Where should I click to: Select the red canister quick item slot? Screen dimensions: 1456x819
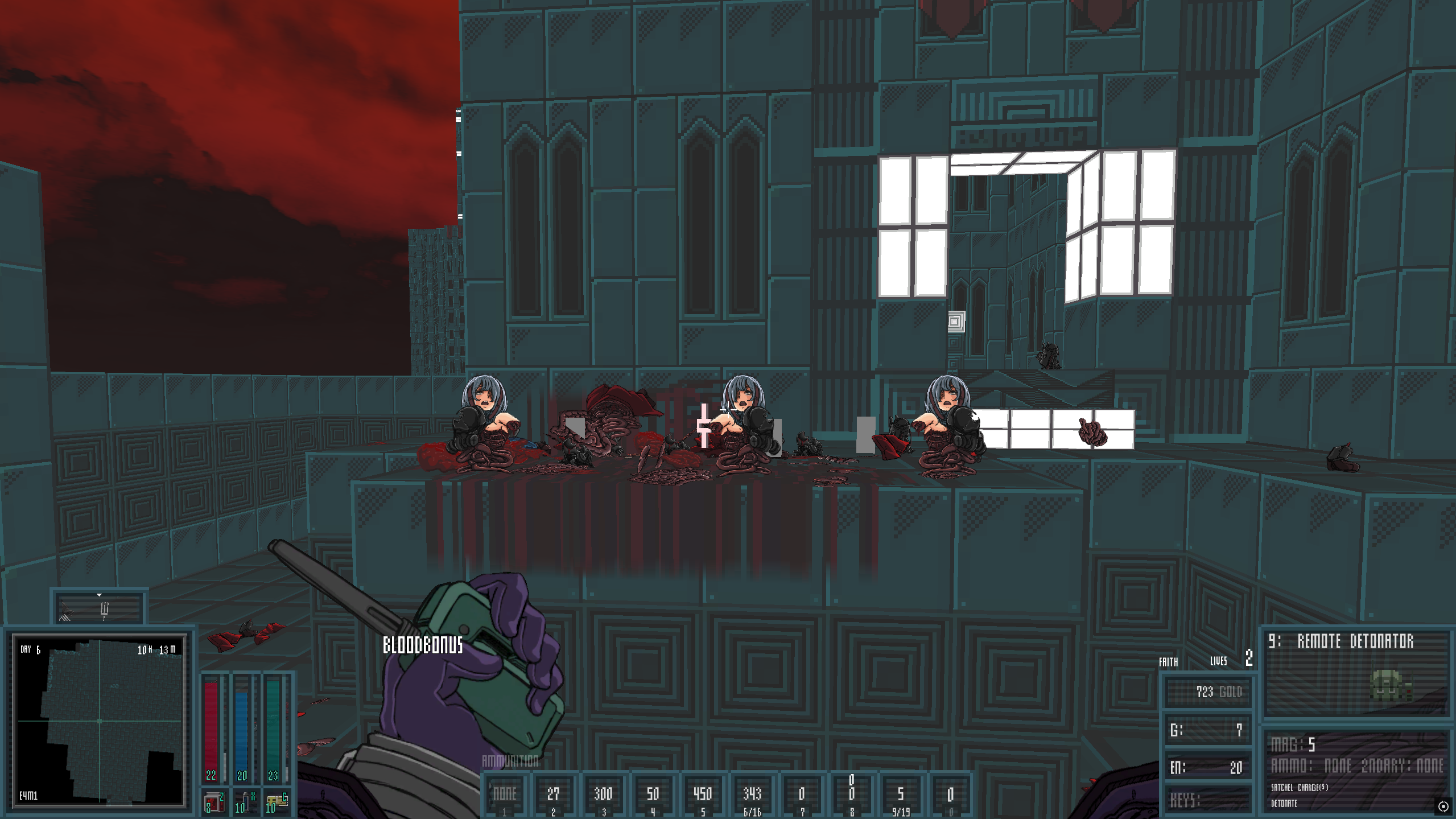pos(215,802)
